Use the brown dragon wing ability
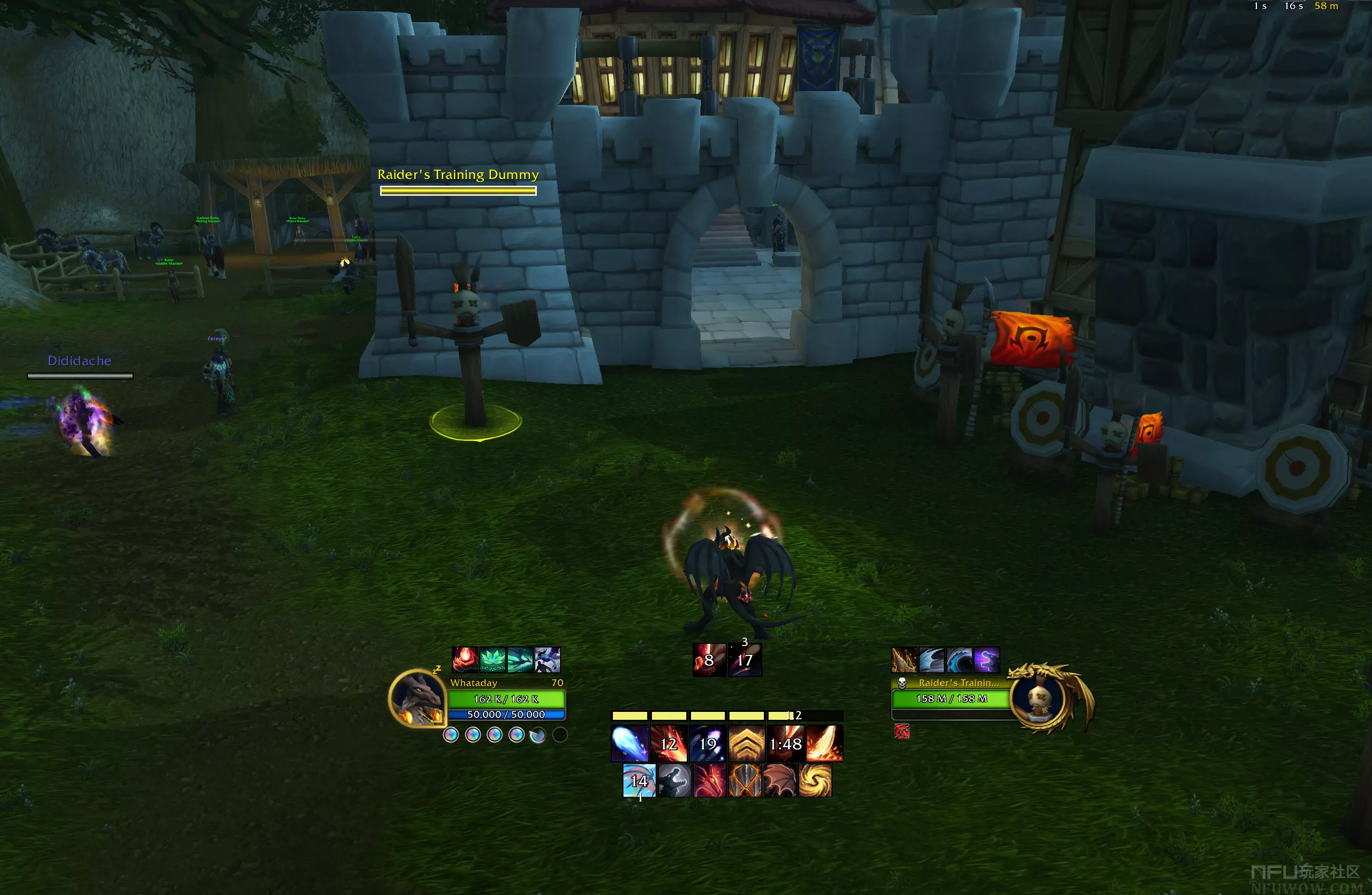Viewport: 1372px width, 895px height. click(780, 781)
